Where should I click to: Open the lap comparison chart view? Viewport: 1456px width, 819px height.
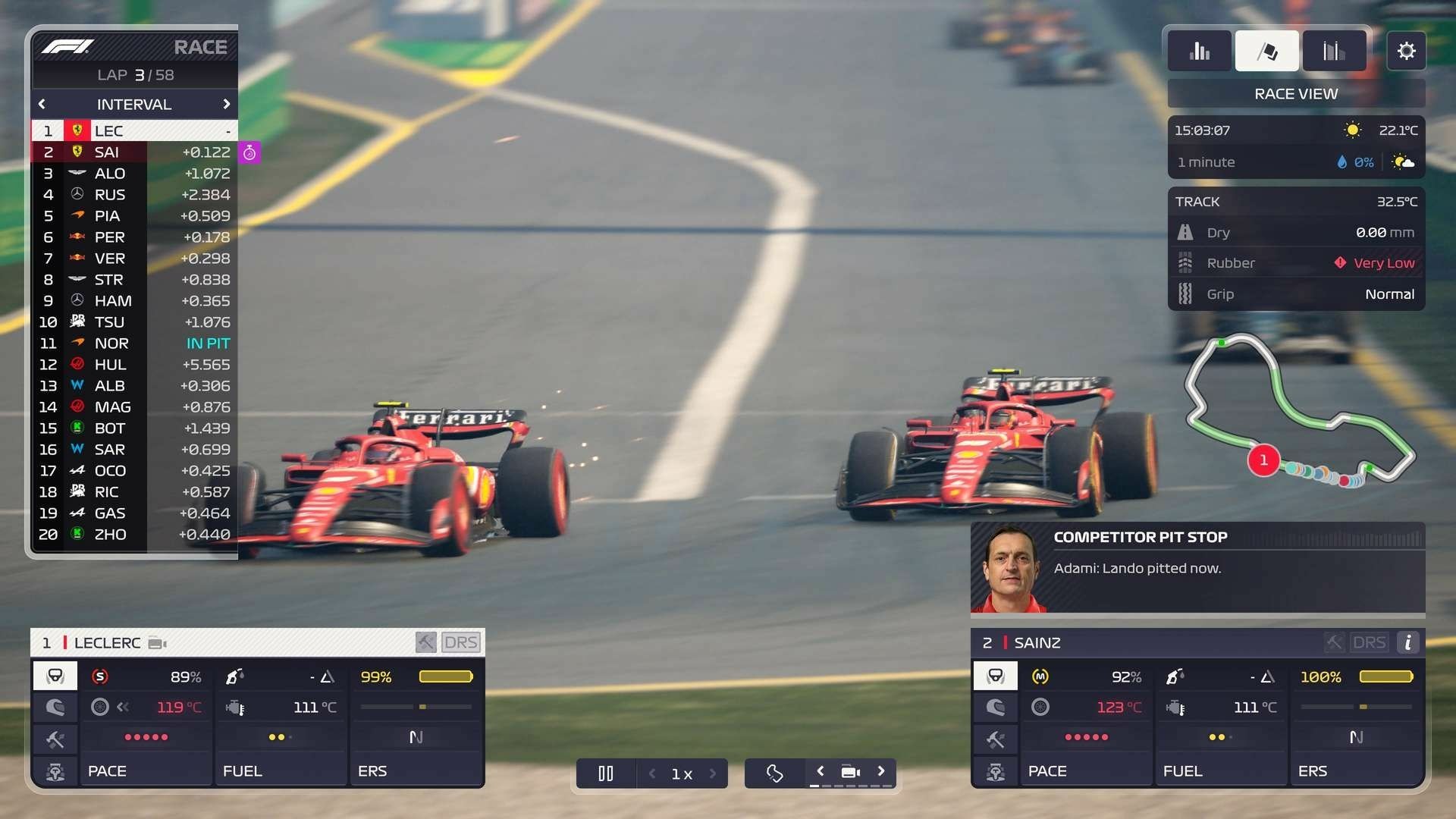(1333, 50)
